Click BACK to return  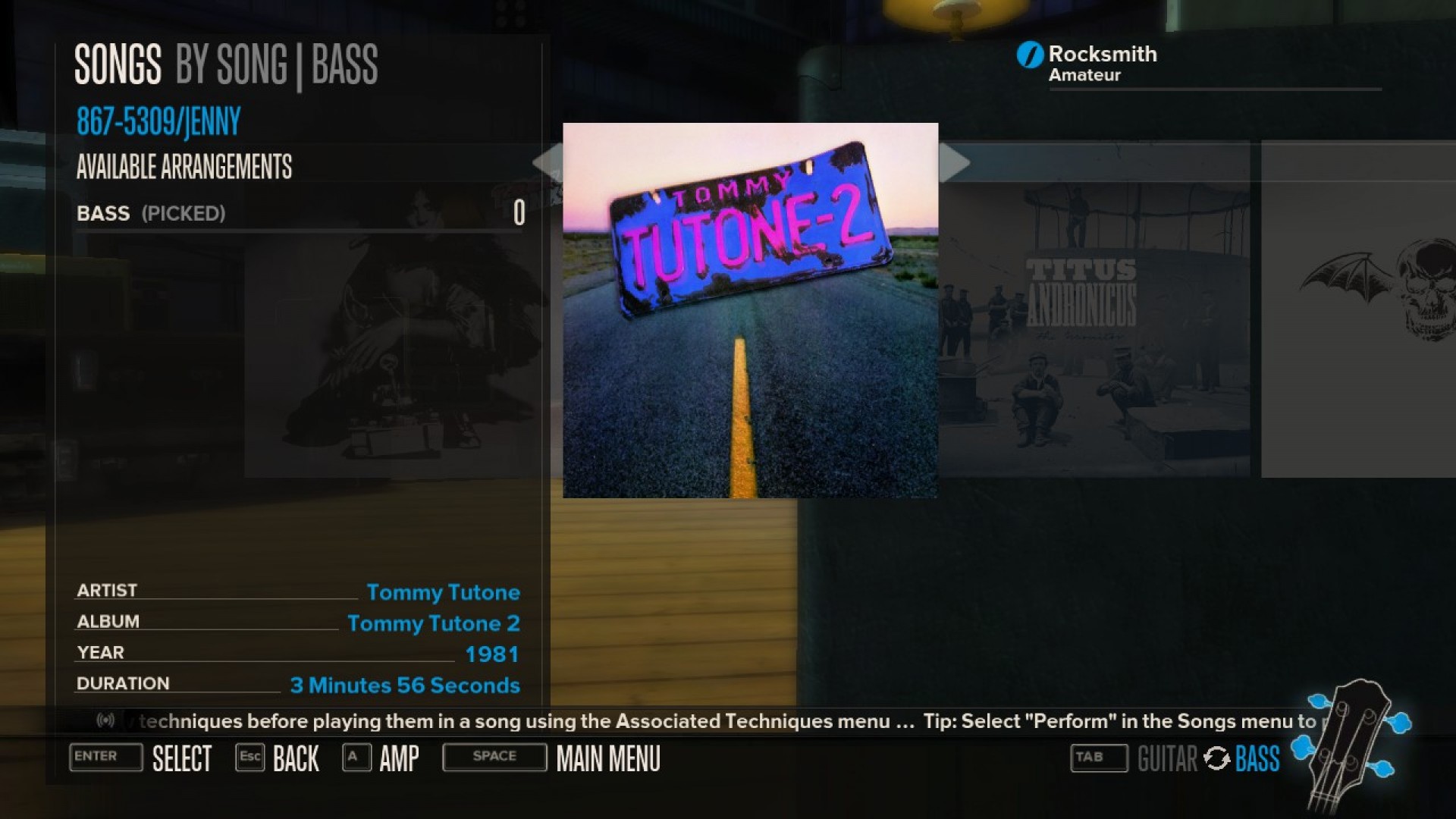pos(296,758)
